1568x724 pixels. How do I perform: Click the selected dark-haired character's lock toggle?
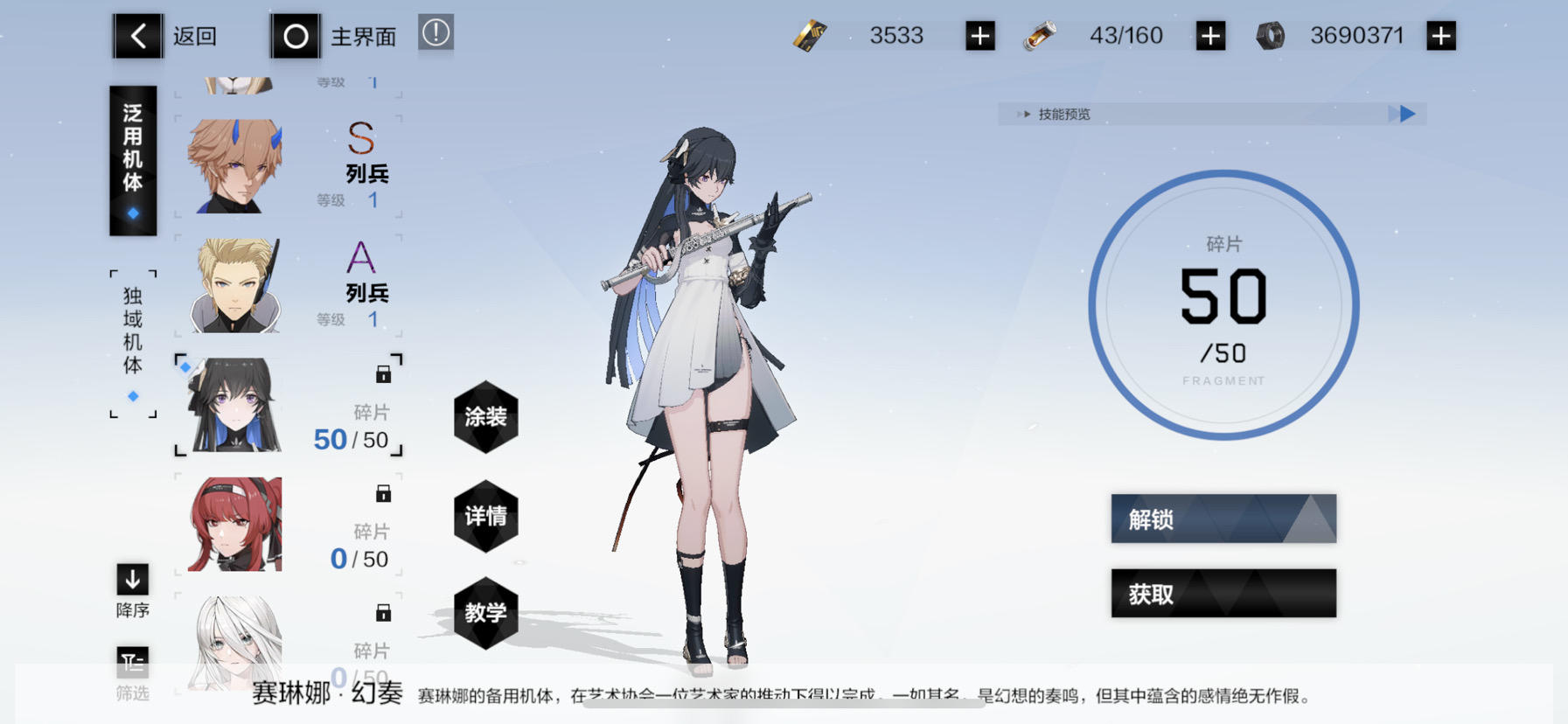382,374
